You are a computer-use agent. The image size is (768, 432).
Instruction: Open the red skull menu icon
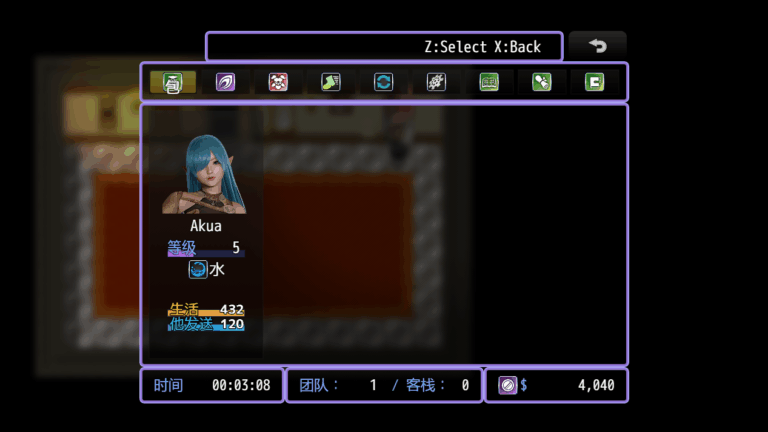(x=278, y=82)
